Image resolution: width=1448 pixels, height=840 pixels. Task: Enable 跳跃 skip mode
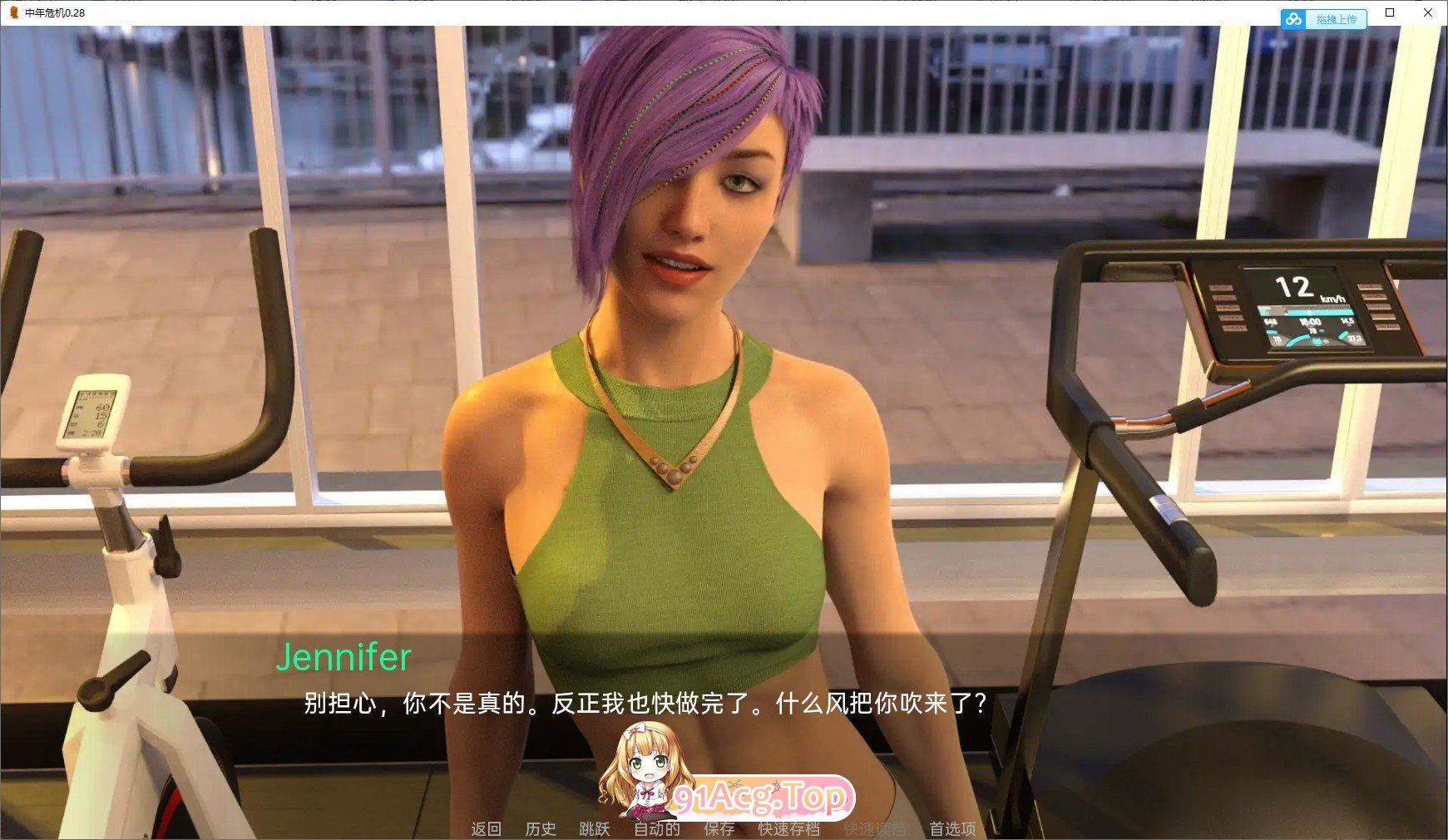click(x=593, y=828)
